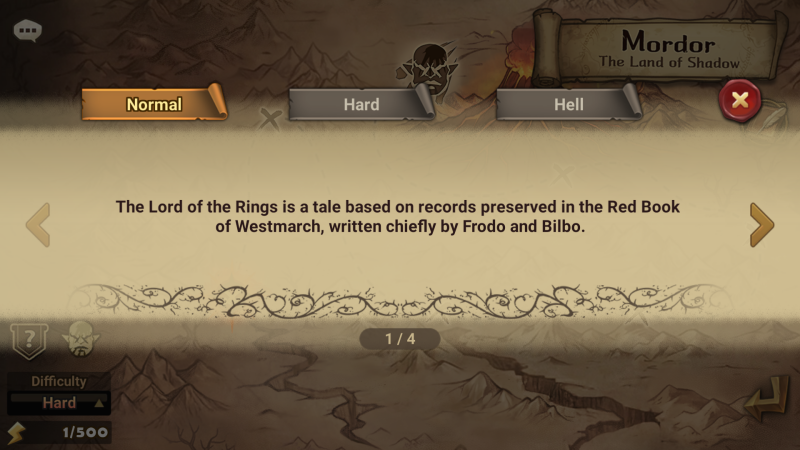The image size is (800, 450).
Task: Choose the Hell difficulty tab
Action: click(567, 104)
